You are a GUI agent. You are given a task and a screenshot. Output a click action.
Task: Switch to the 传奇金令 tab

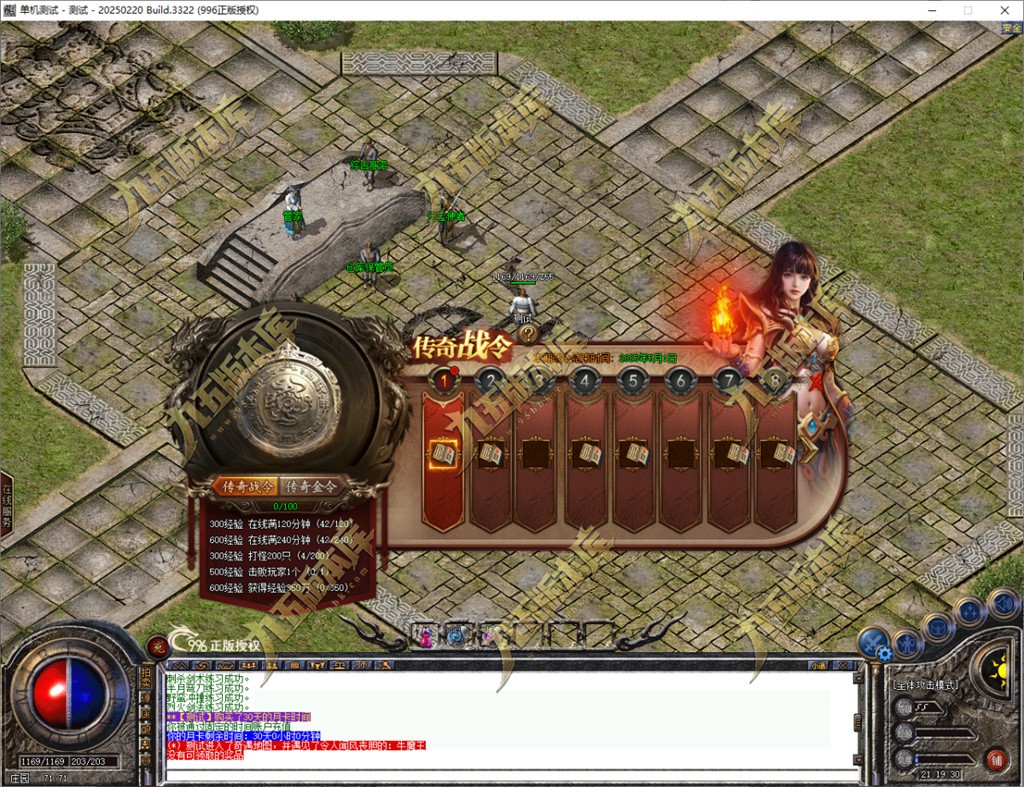click(x=311, y=486)
